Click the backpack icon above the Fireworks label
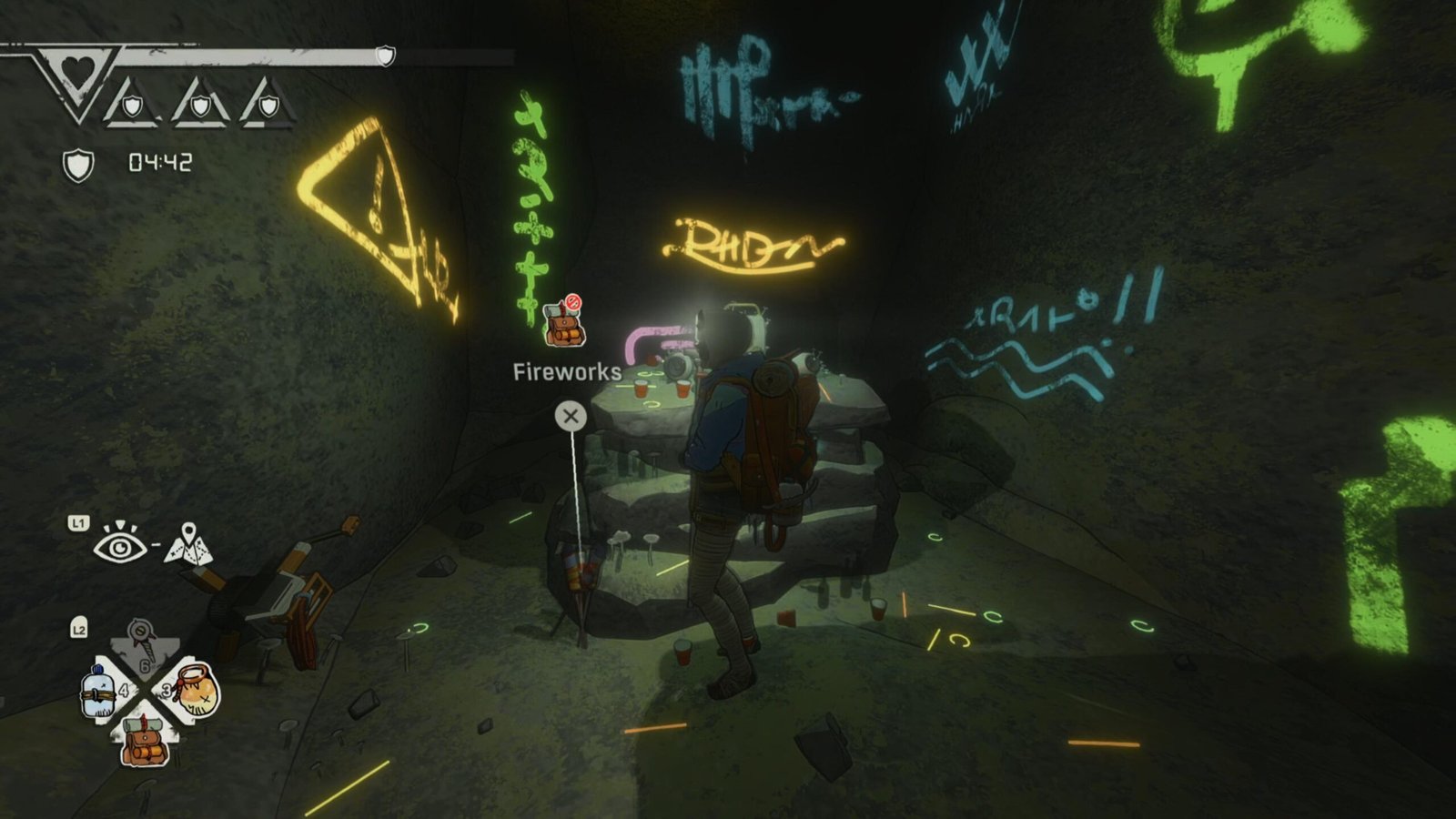This screenshot has height=819, width=1456. [563, 322]
